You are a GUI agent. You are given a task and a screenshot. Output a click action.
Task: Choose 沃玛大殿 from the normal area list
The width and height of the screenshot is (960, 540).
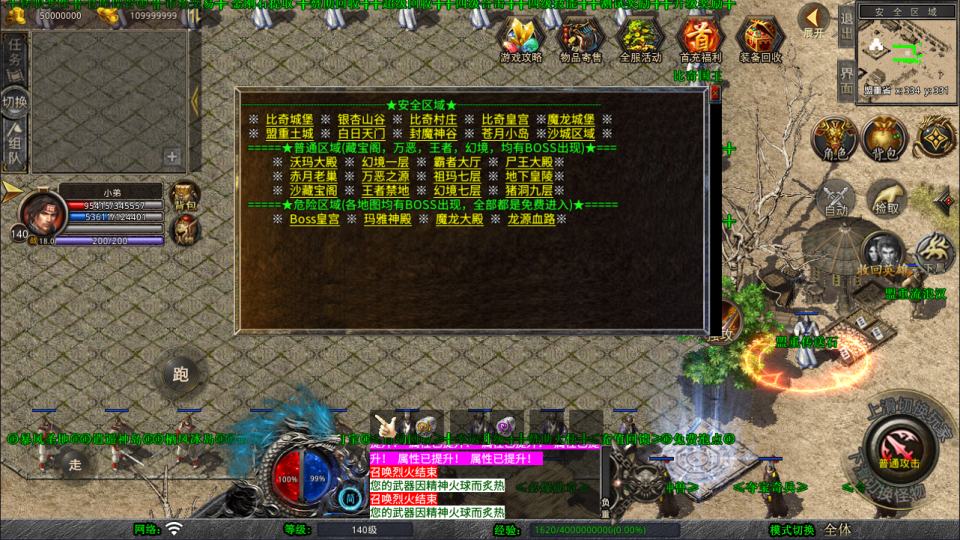[x=313, y=162]
